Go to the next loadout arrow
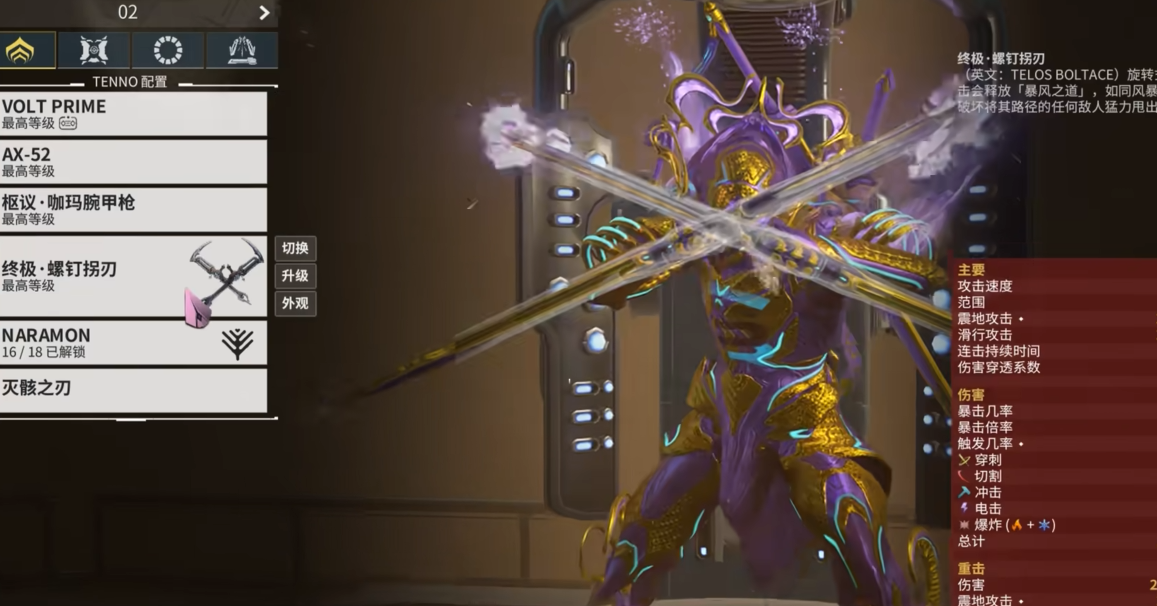1157x606 pixels. click(x=264, y=13)
